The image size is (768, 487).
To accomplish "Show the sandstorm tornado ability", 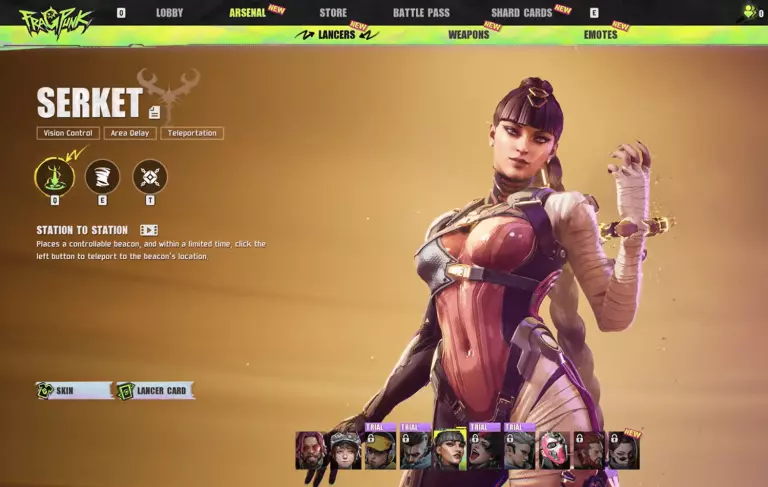I will point(102,177).
